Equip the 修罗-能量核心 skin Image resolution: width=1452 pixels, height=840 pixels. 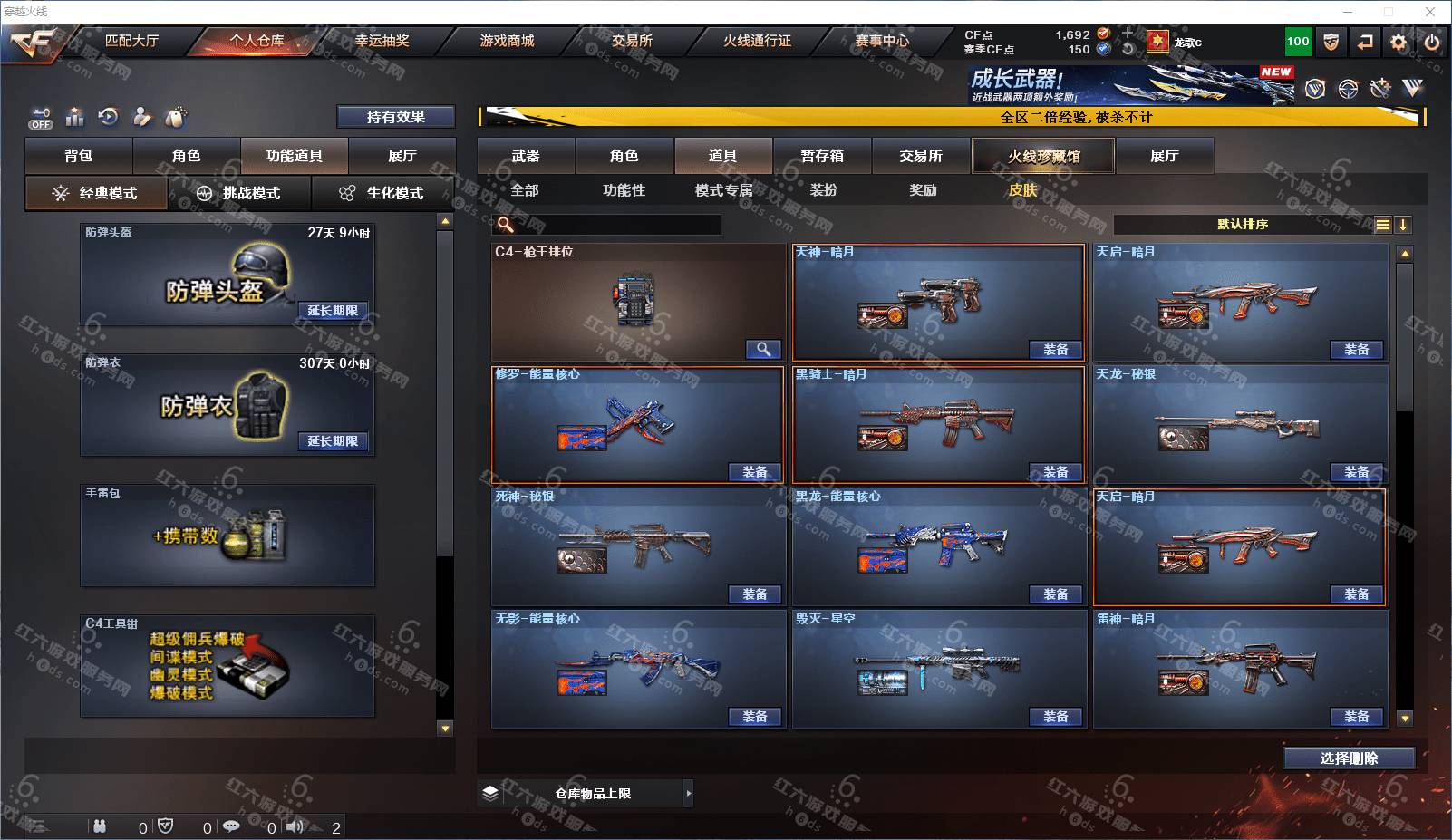[755, 472]
